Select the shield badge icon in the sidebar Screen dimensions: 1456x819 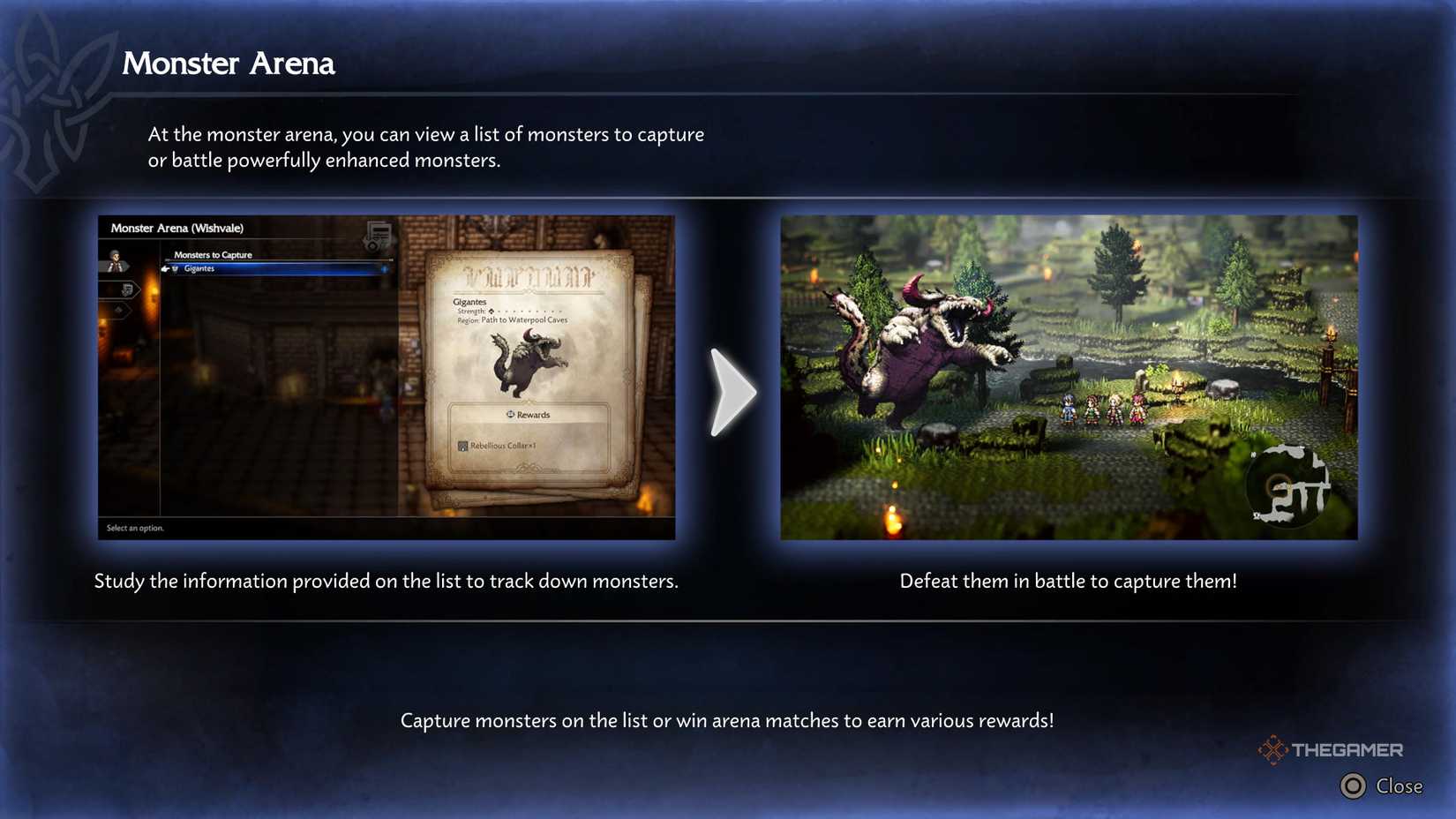point(128,291)
